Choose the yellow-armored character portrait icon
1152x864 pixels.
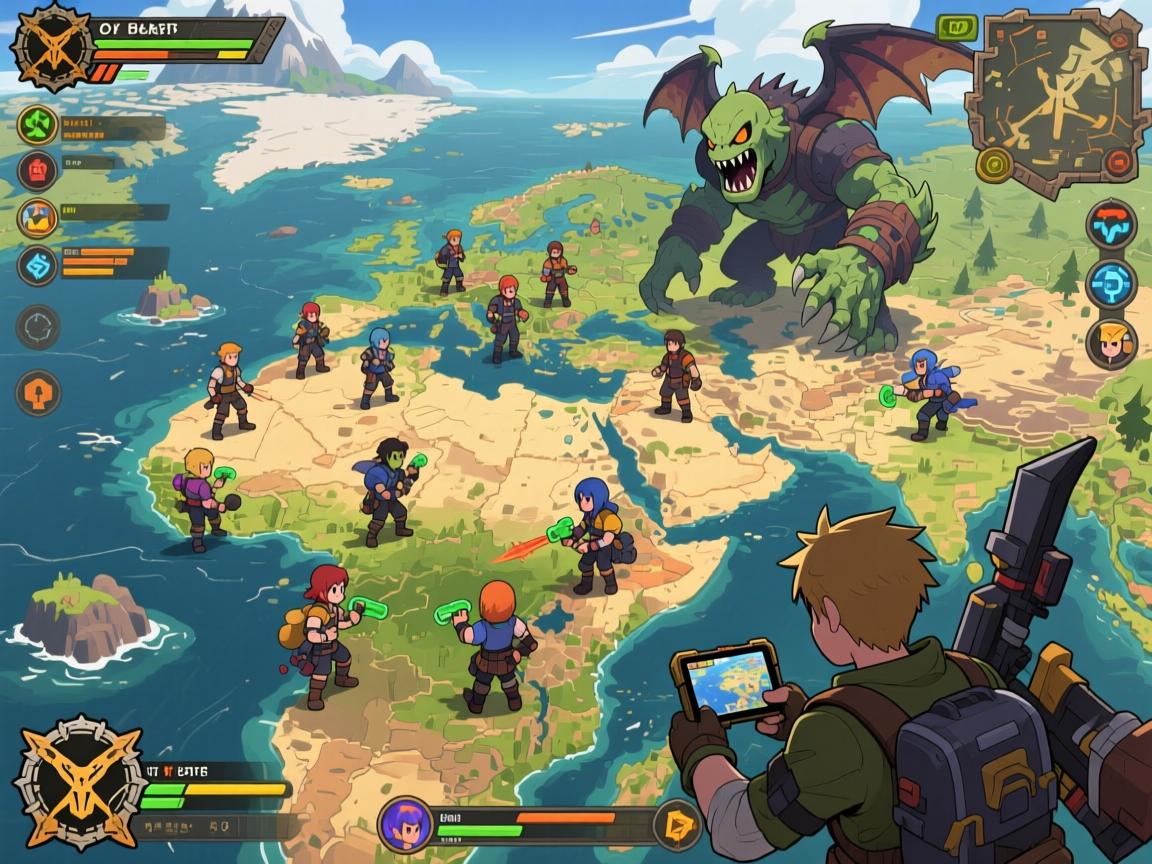click(x=38, y=218)
